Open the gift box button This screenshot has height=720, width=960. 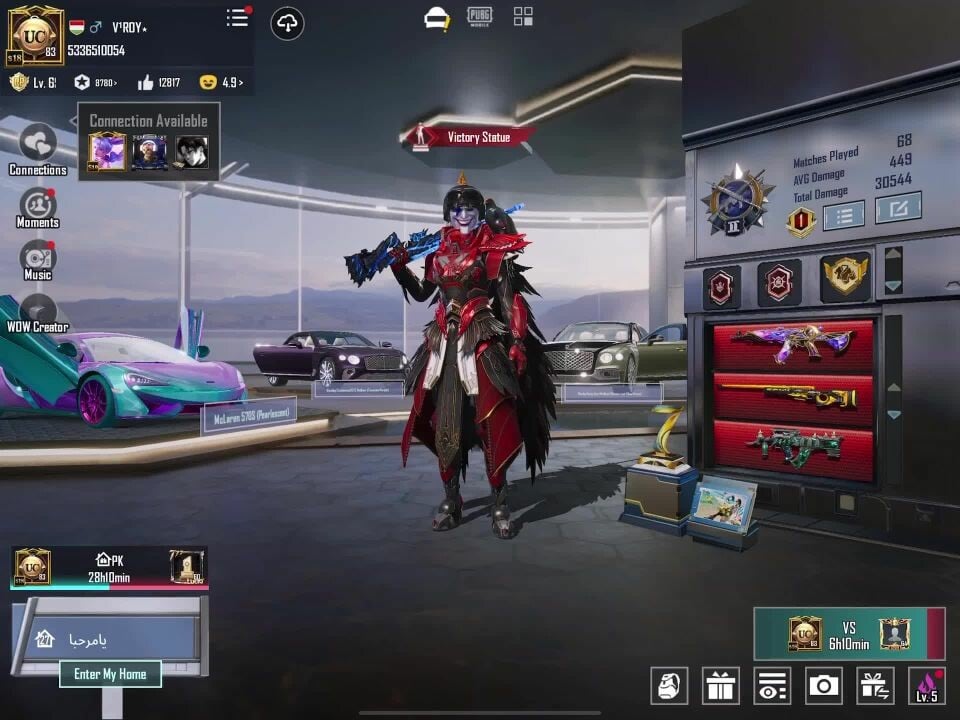(x=720, y=685)
